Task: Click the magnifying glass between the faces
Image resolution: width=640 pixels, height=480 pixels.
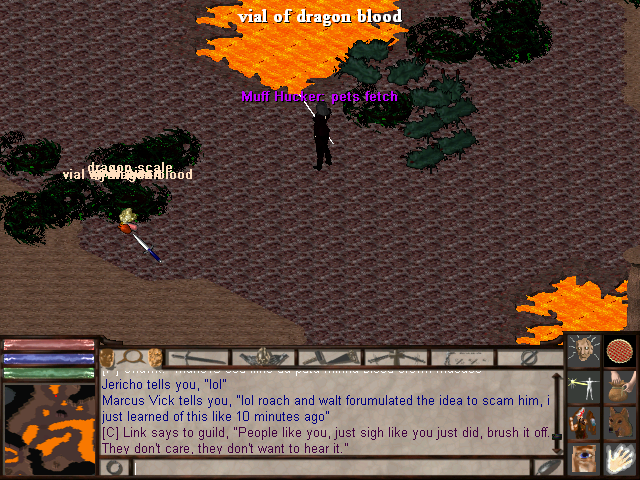Action: pyautogui.click(x=131, y=357)
